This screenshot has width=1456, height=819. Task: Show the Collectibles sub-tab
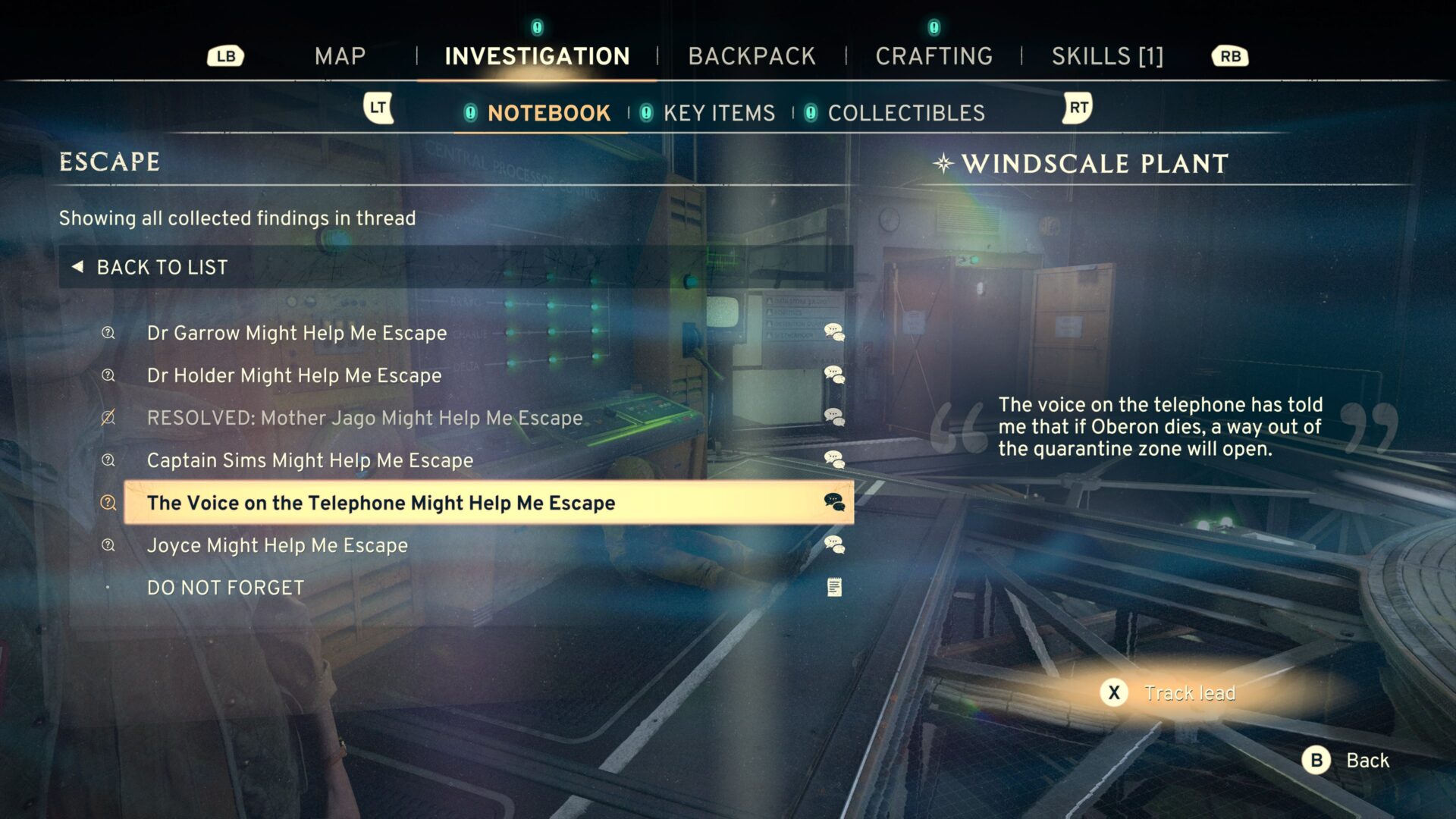906,113
